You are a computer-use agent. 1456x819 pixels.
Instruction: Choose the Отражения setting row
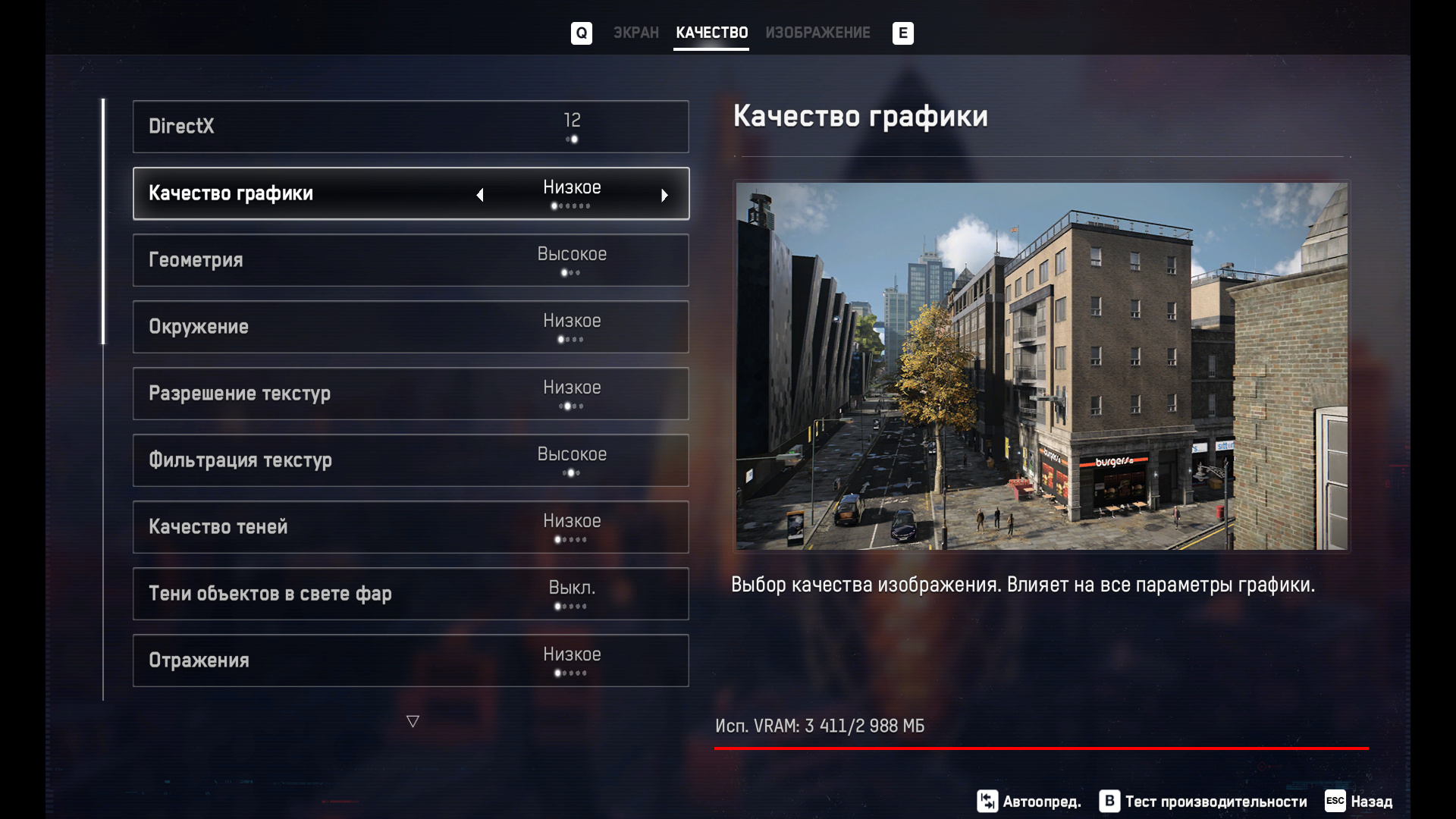click(x=410, y=661)
